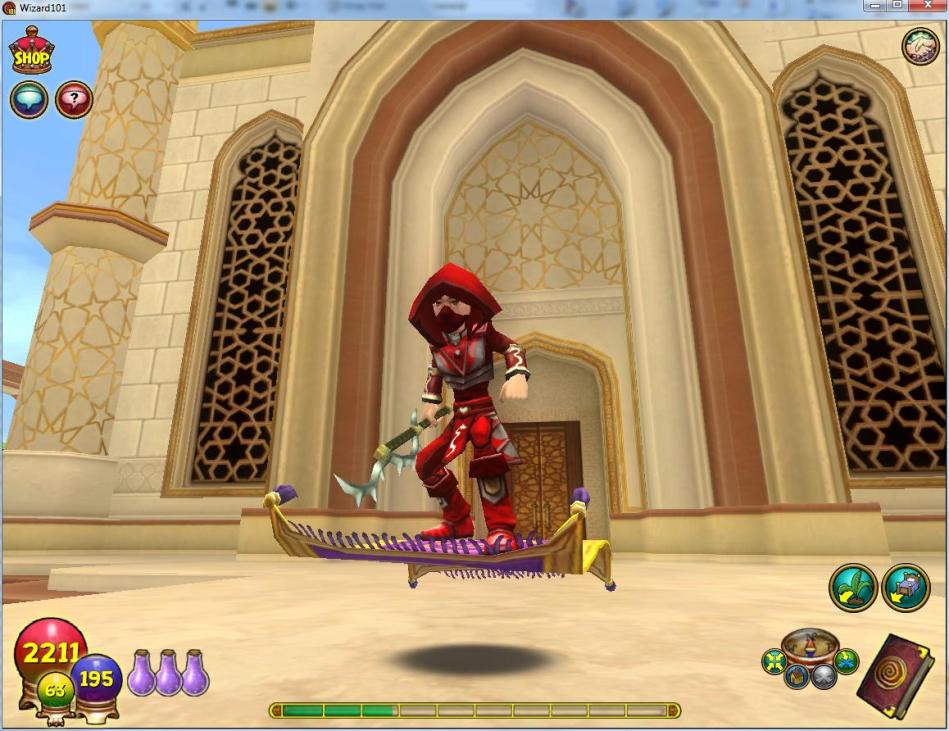Click the bed furniture placement button
The width and height of the screenshot is (949, 731).
[907, 588]
